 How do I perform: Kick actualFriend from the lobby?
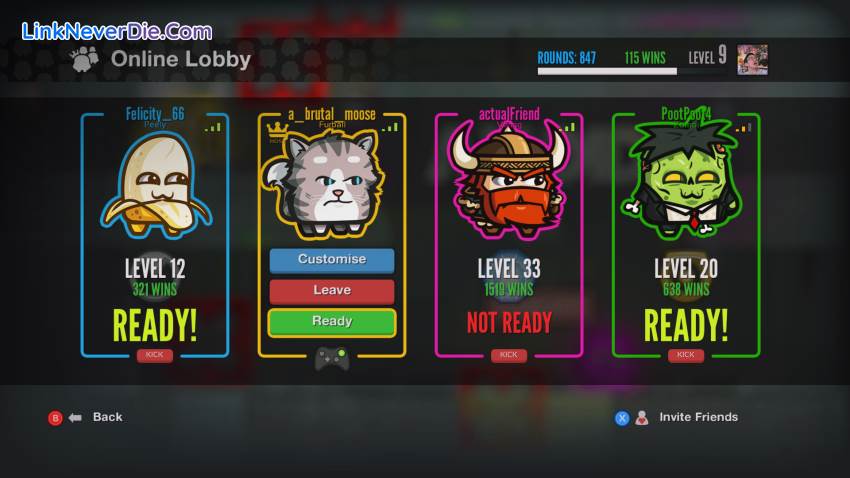click(x=508, y=355)
